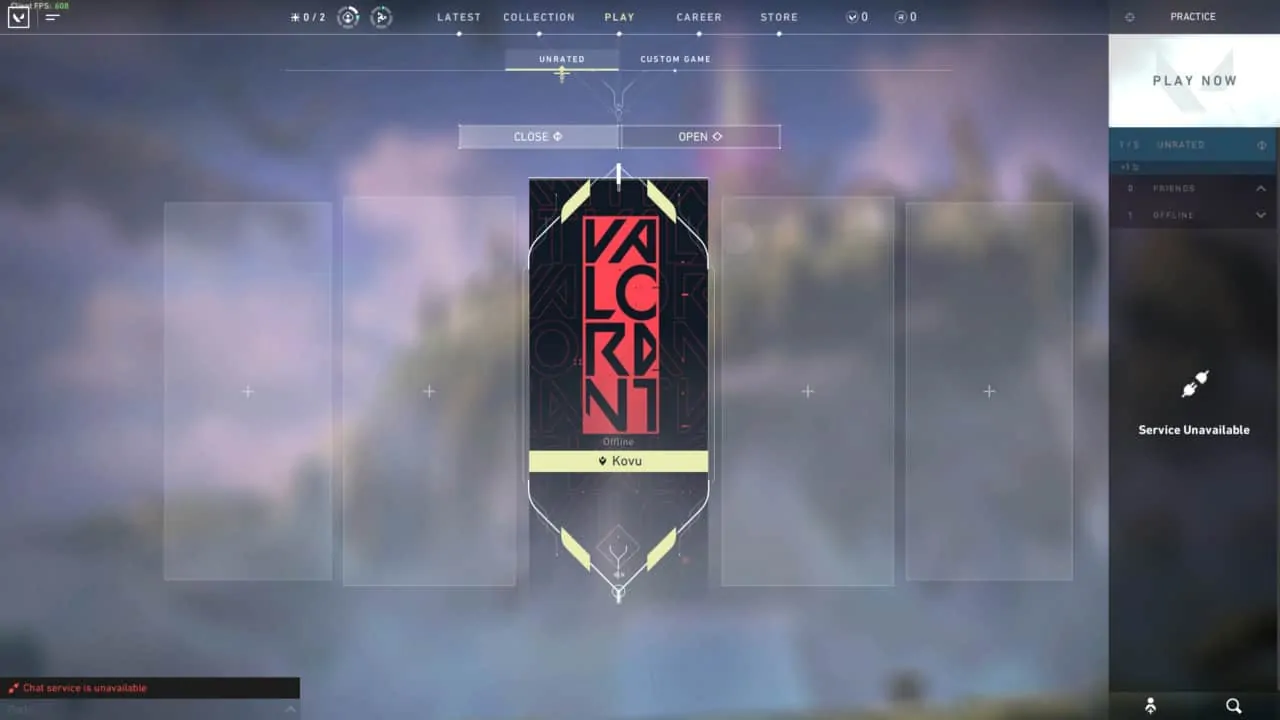
Task: Expand the OFFLINE friends group
Action: point(1261,215)
